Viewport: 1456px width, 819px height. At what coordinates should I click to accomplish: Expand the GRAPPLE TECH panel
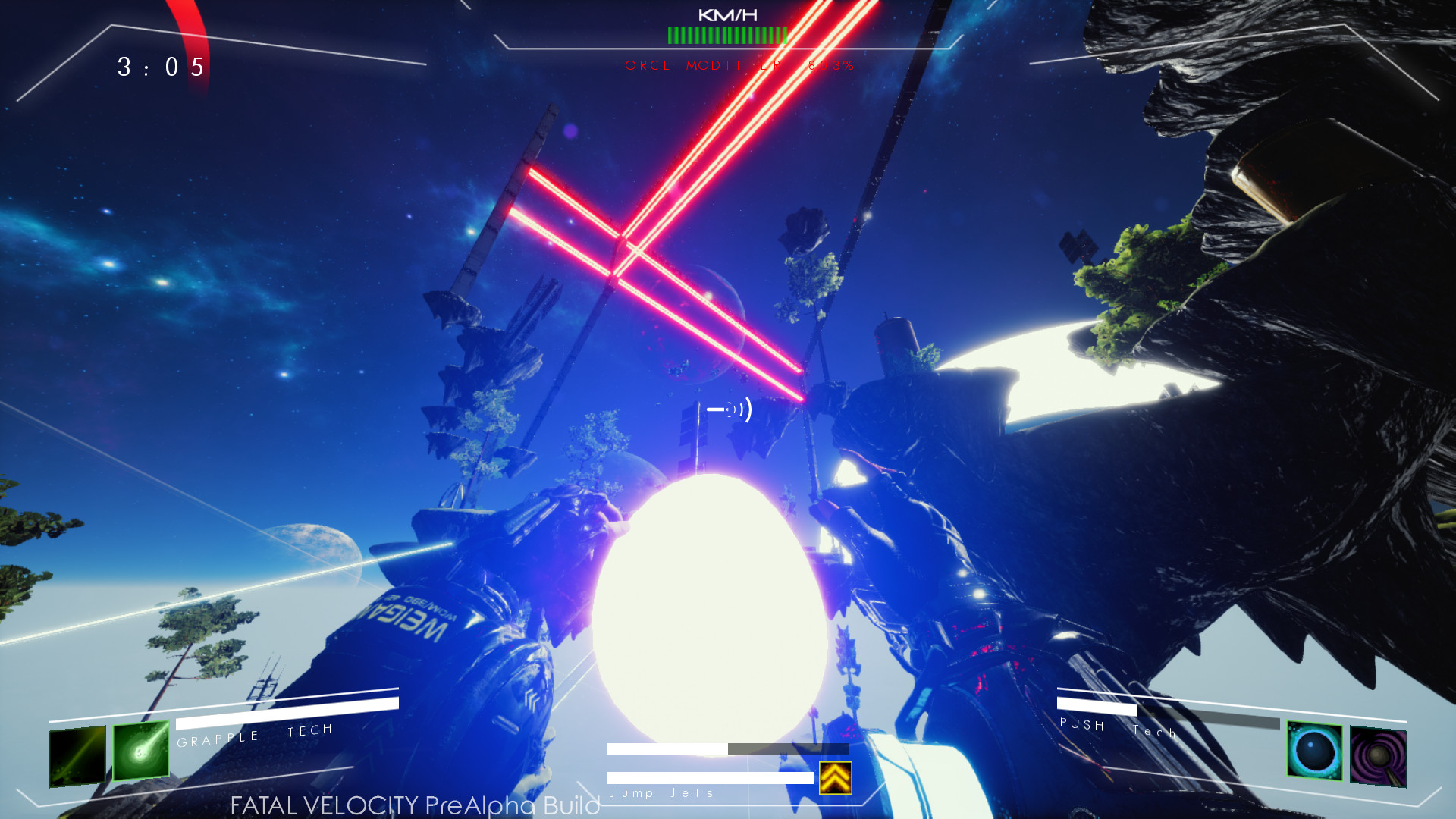pyautogui.click(x=254, y=732)
